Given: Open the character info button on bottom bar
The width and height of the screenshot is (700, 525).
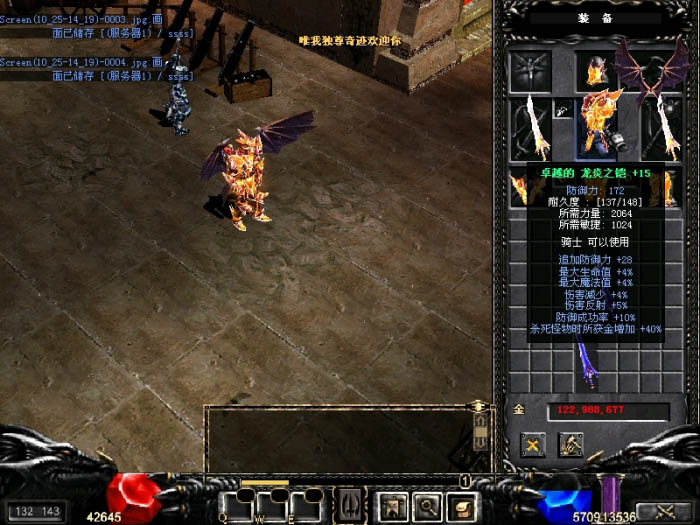Looking at the screenshot, I should [386, 505].
